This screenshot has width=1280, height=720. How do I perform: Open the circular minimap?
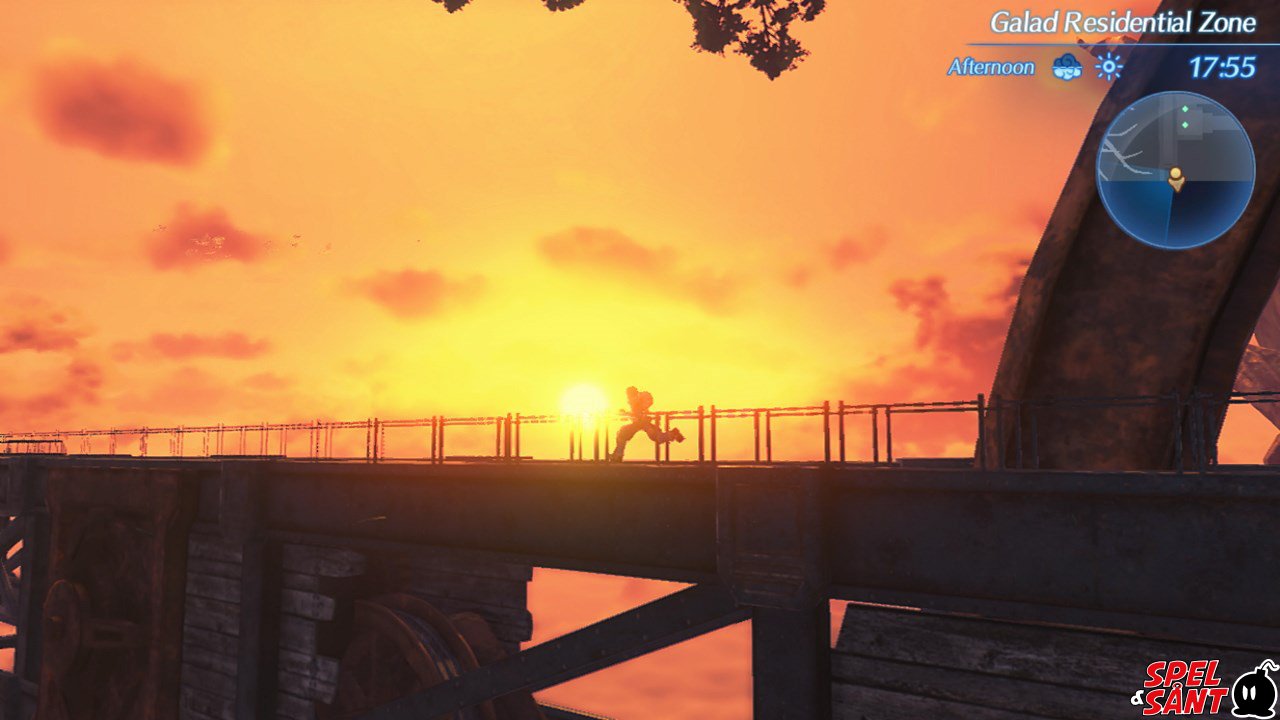(x=1175, y=170)
